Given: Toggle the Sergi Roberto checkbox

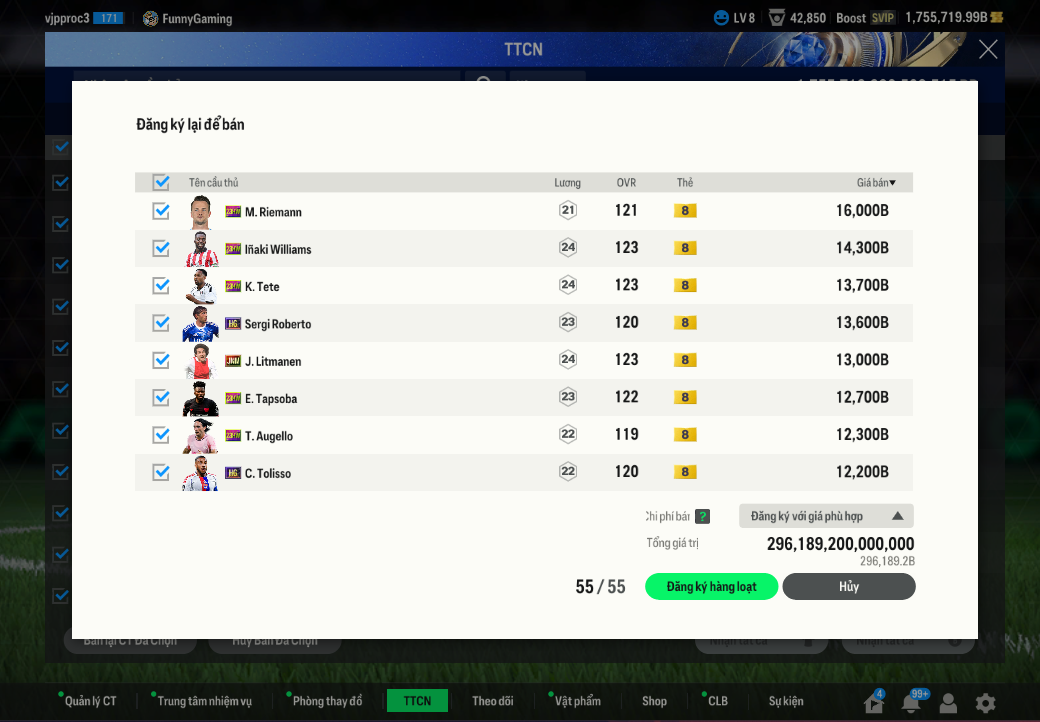Looking at the screenshot, I should pyautogui.click(x=161, y=323).
